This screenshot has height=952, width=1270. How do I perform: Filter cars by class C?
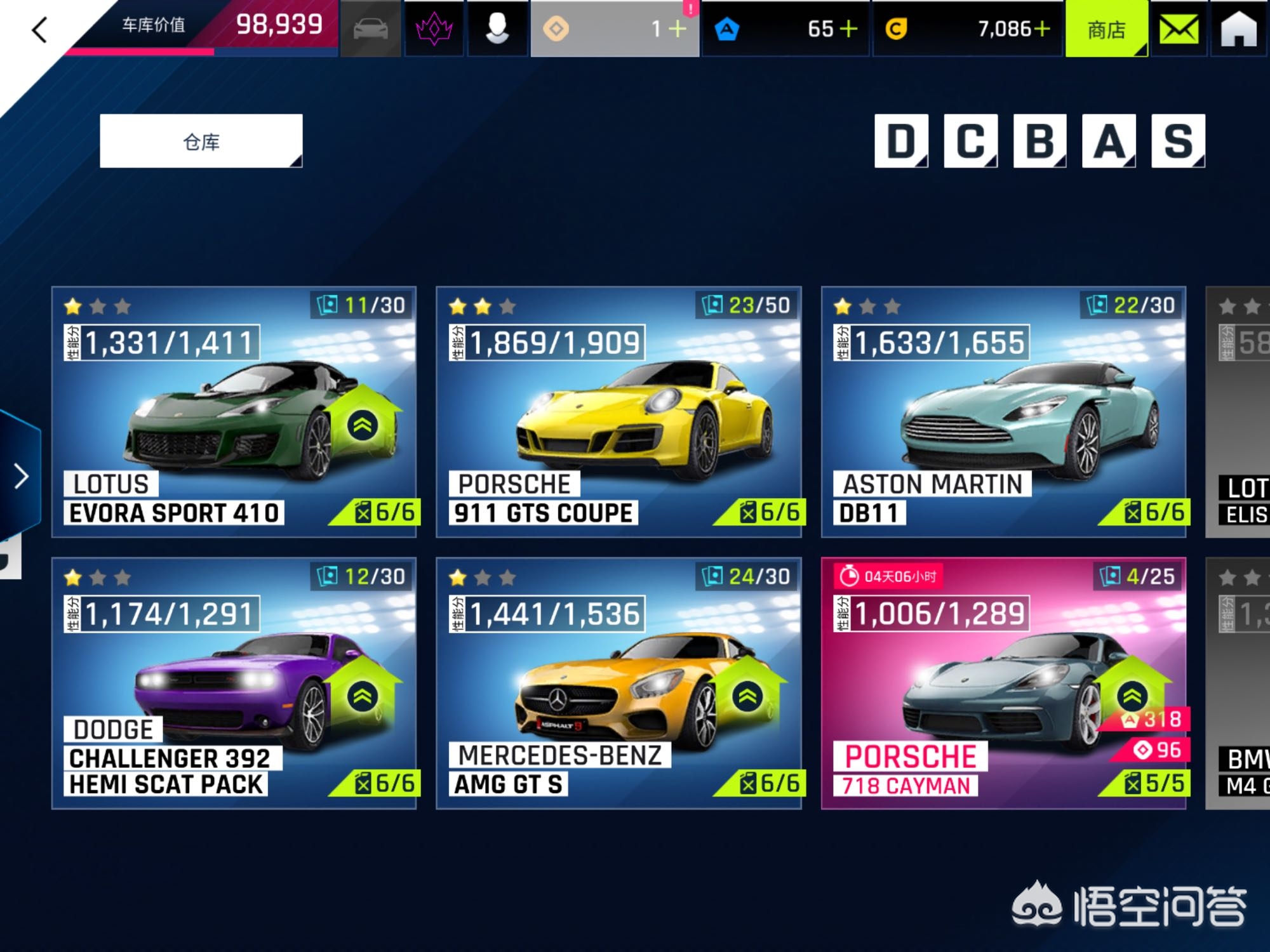(970, 141)
